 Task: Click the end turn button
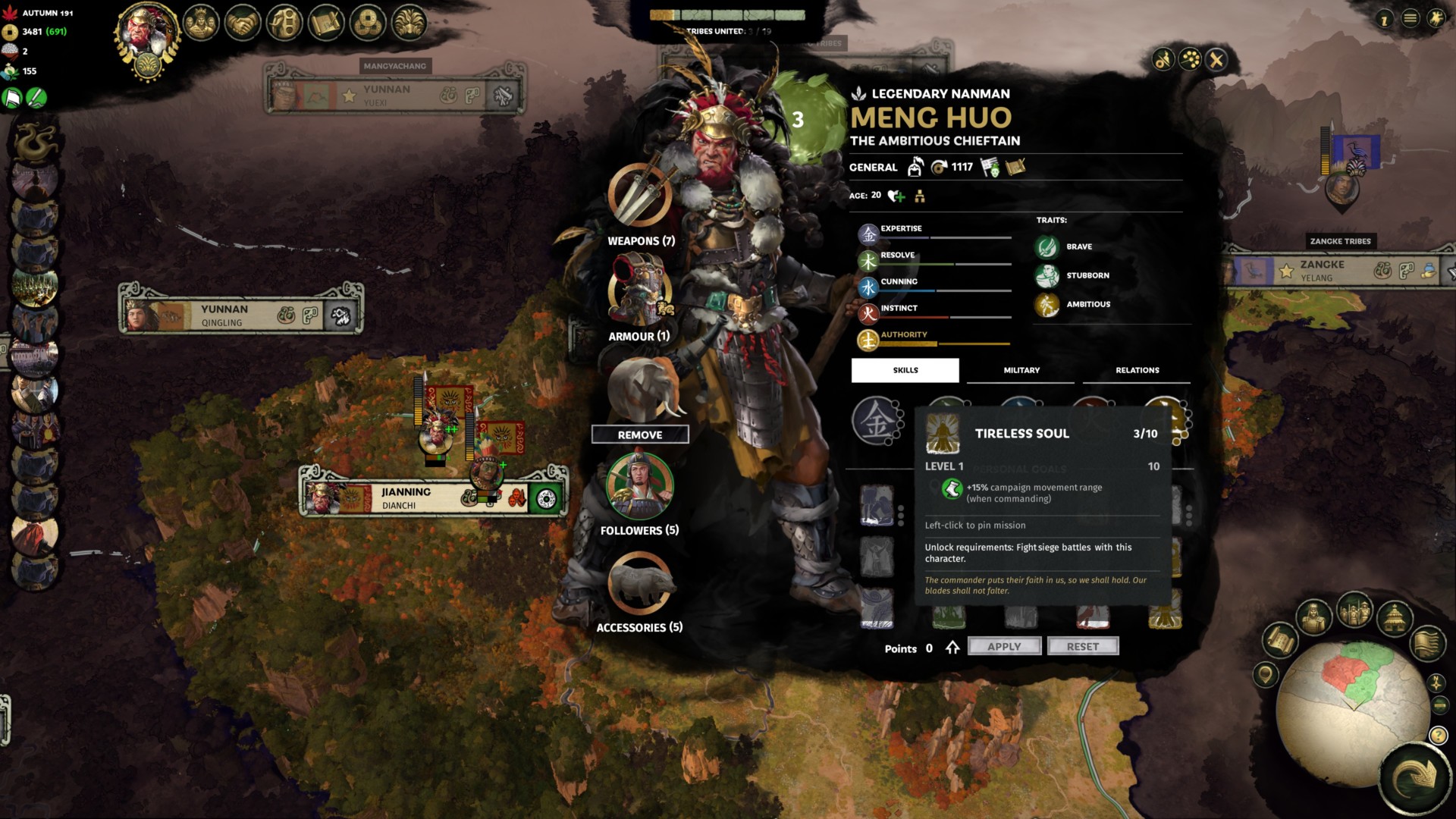pos(1414,777)
